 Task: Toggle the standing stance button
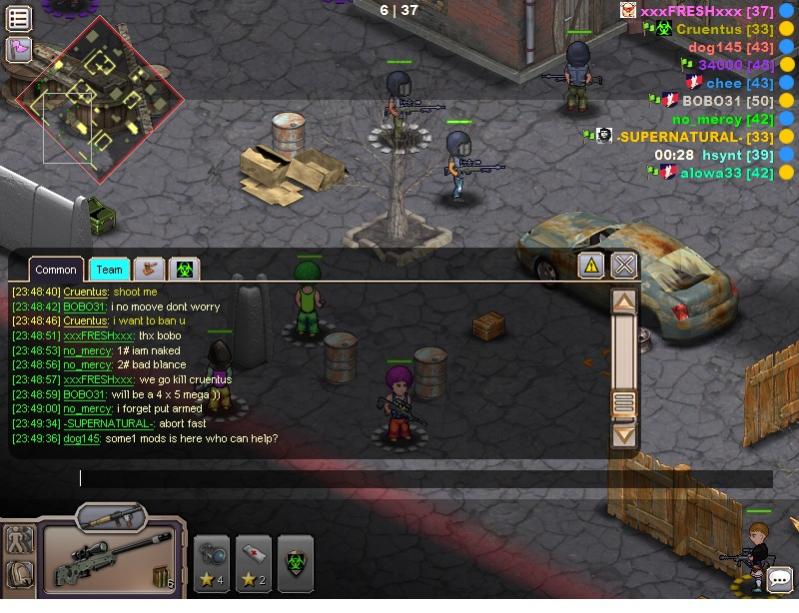(x=19, y=541)
